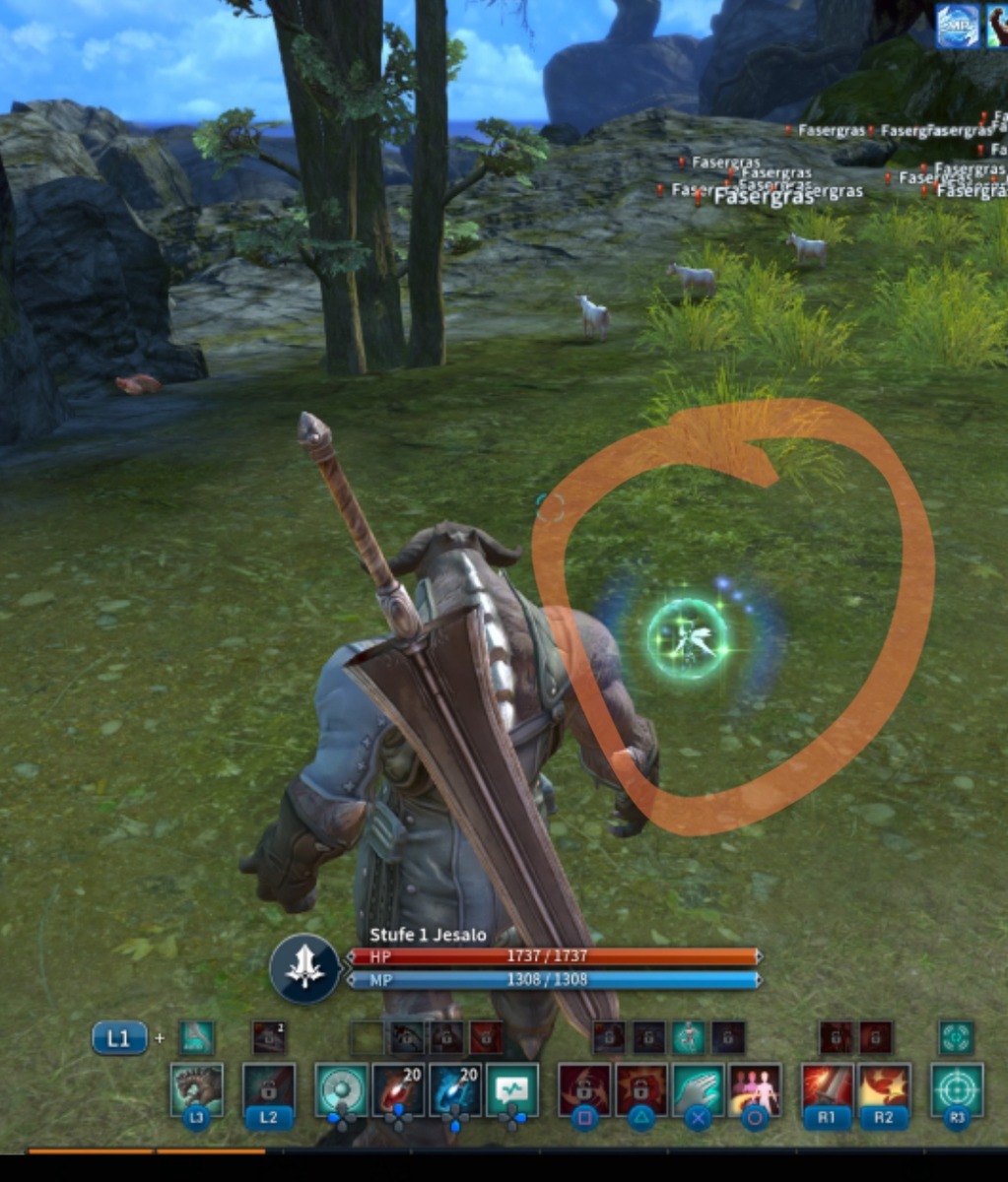Image resolution: width=1008 pixels, height=1182 pixels.
Task: Activate the teal grabbing hand skill
Action: click(x=698, y=1087)
